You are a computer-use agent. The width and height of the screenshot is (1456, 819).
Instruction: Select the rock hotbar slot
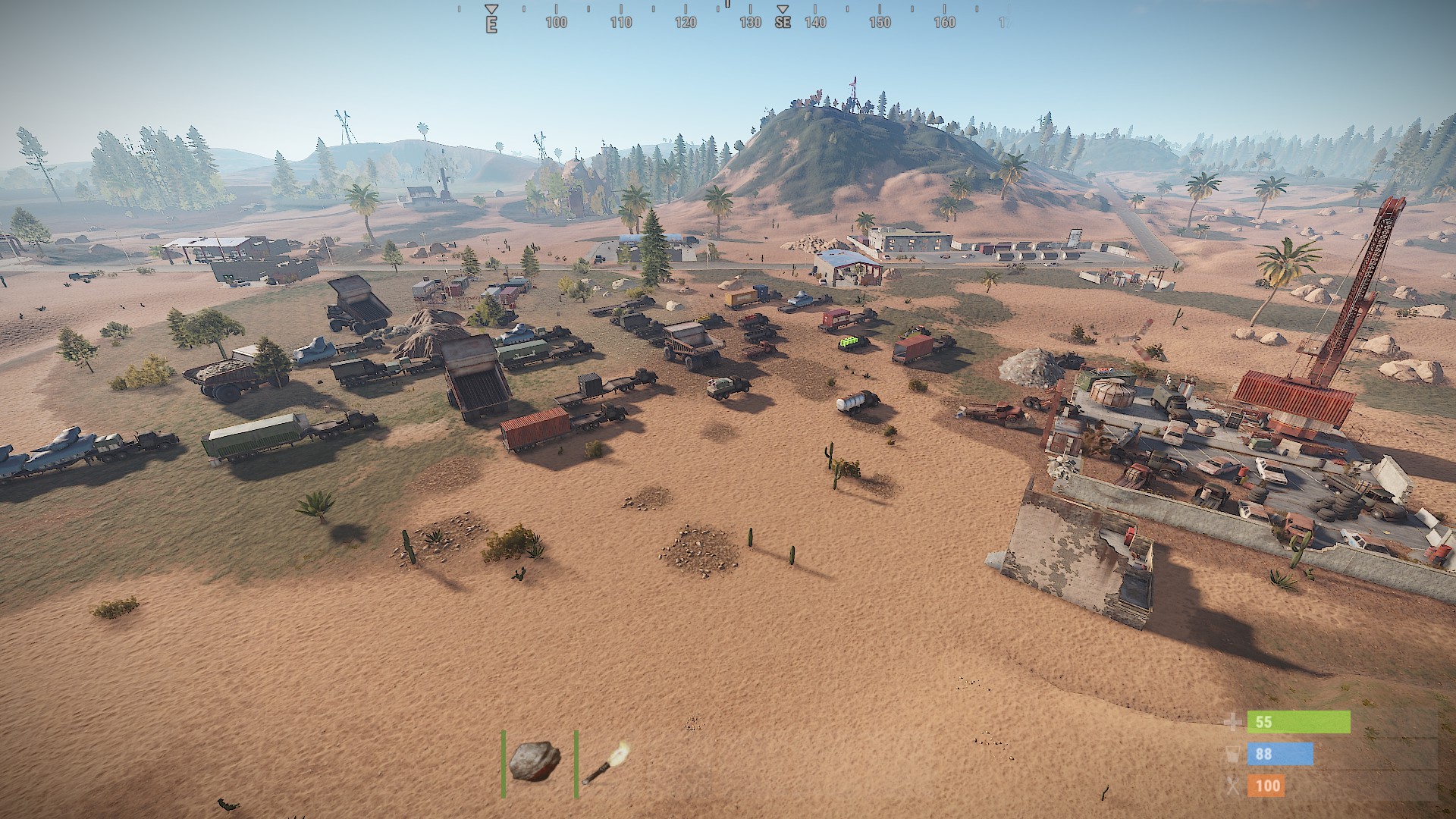pyautogui.click(x=535, y=762)
